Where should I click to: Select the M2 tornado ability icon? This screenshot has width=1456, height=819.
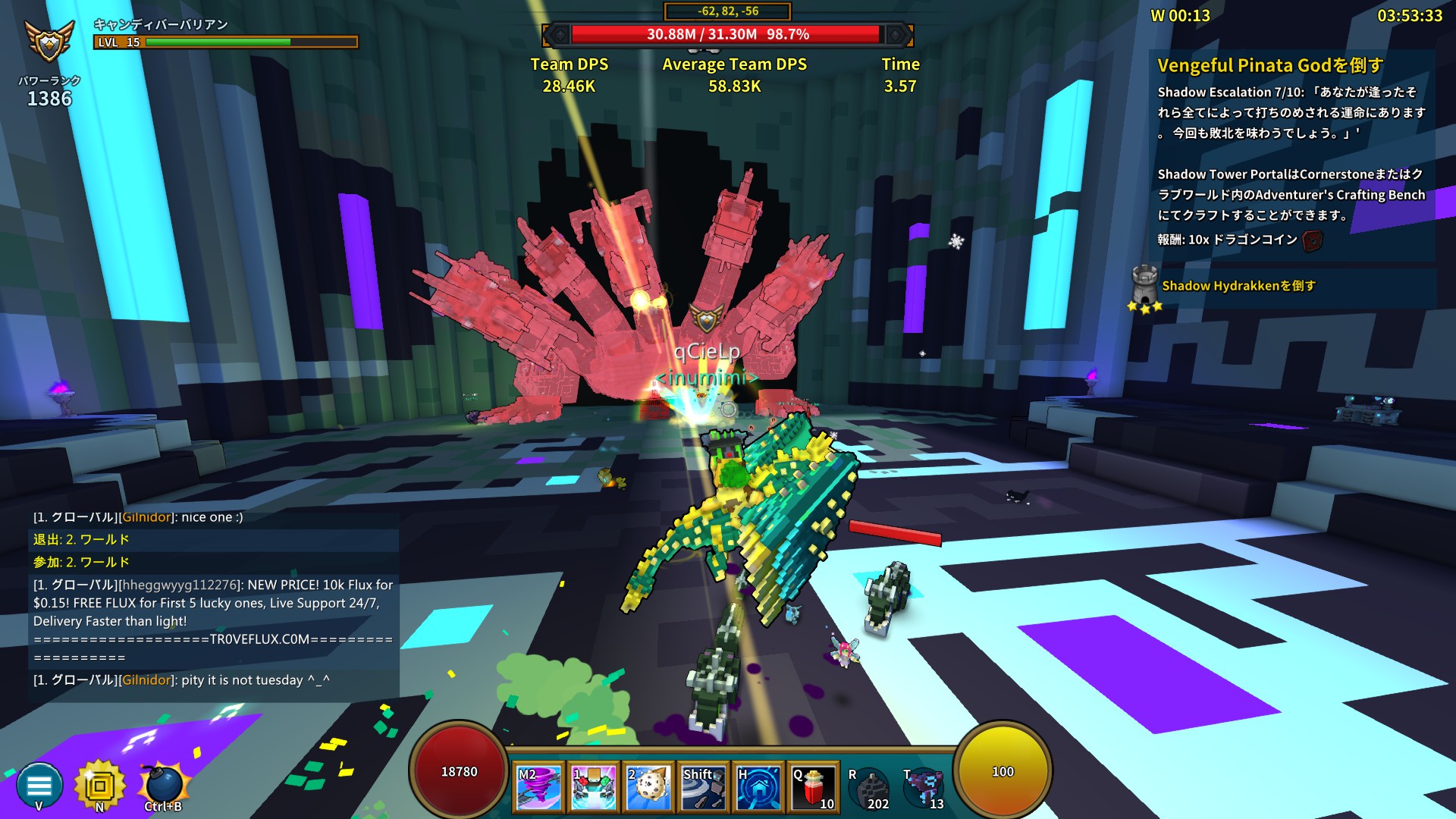click(x=538, y=786)
